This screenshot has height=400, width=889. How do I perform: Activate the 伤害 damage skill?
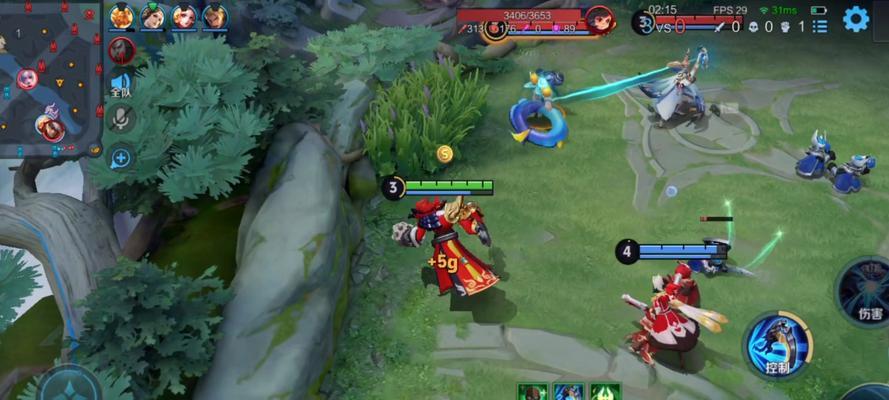click(x=866, y=291)
